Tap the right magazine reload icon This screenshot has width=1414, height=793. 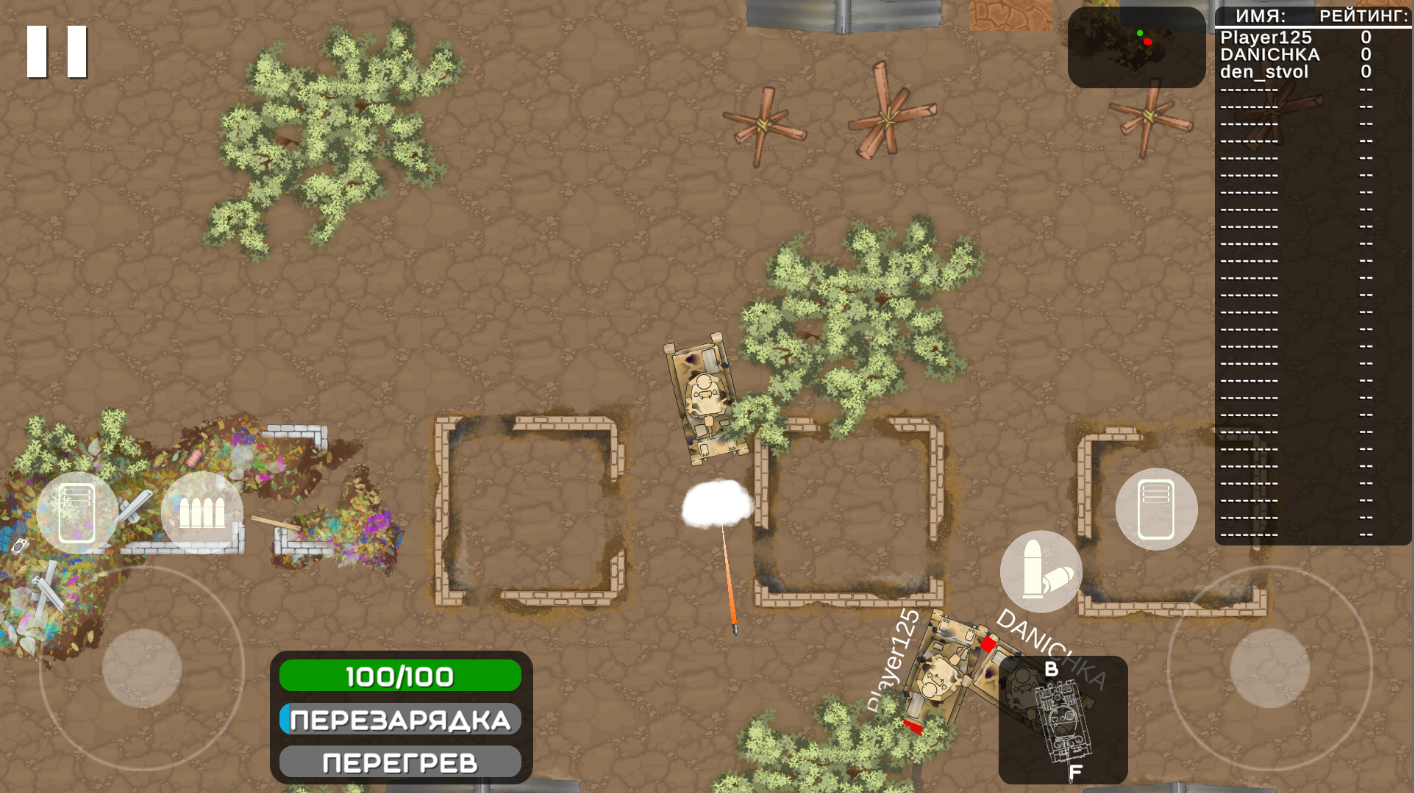tap(1156, 509)
